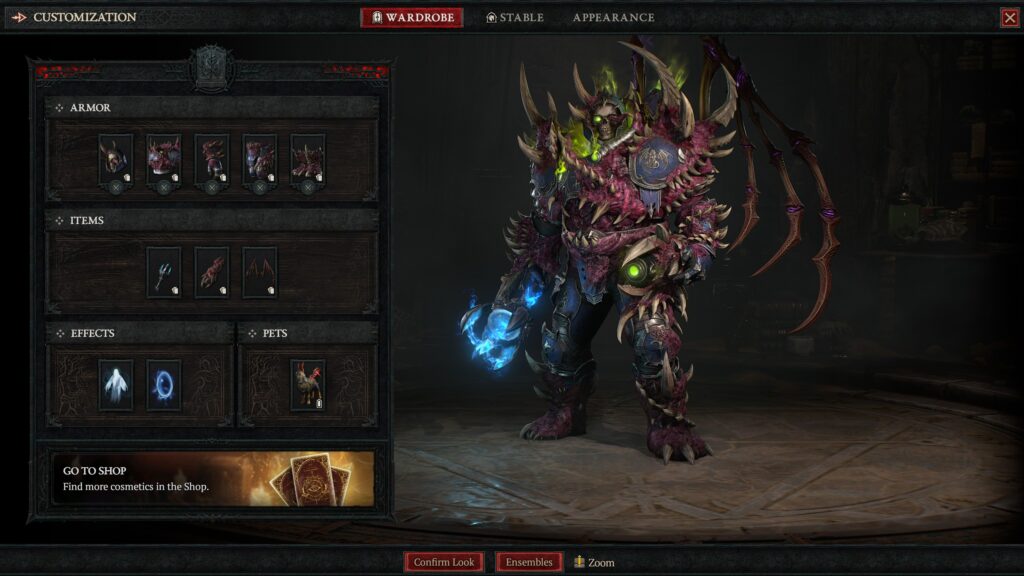The image size is (1024, 576).
Task: Select the ghostly figure effect slot
Action: click(115, 385)
